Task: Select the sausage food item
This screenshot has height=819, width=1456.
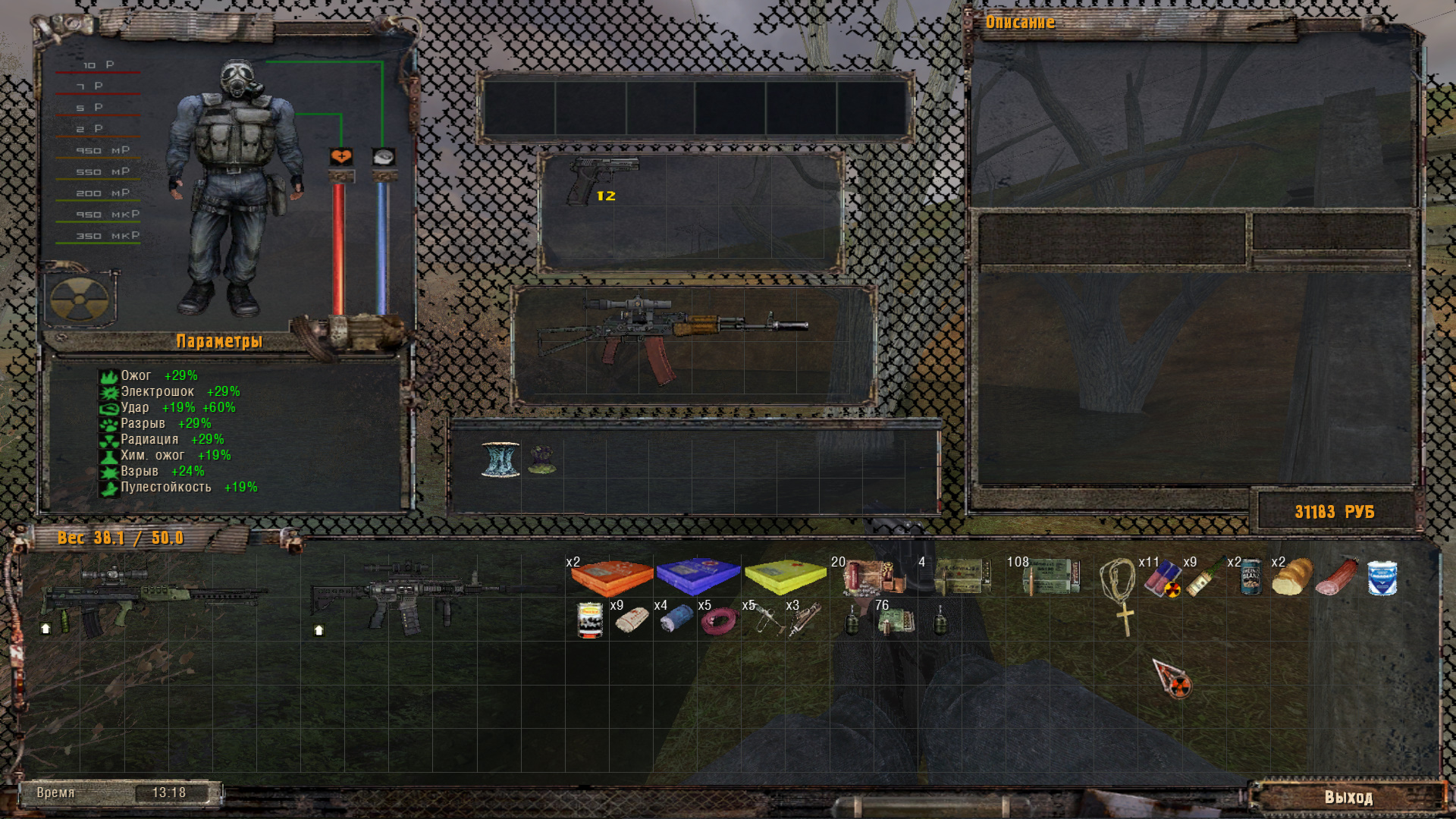Action: pyautogui.click(x=1336, y=578)
